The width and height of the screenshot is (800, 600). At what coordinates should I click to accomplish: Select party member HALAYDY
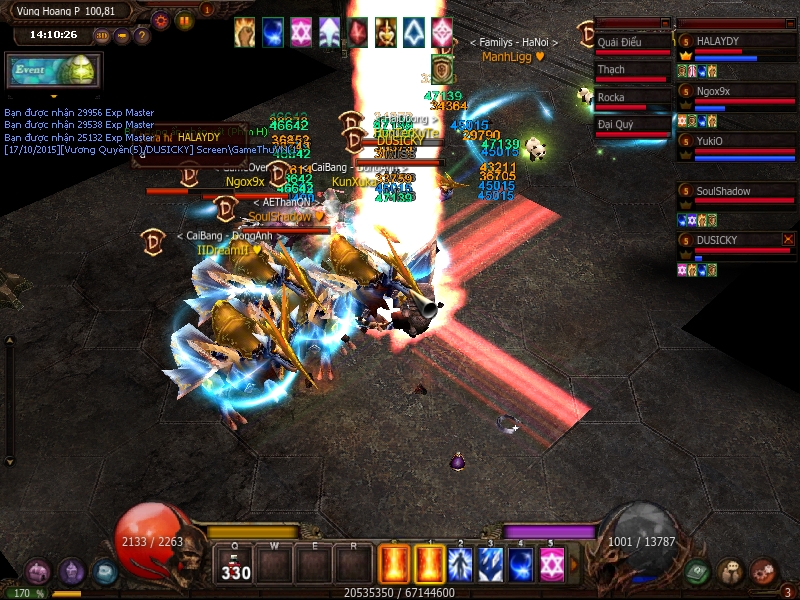[736, 42]
